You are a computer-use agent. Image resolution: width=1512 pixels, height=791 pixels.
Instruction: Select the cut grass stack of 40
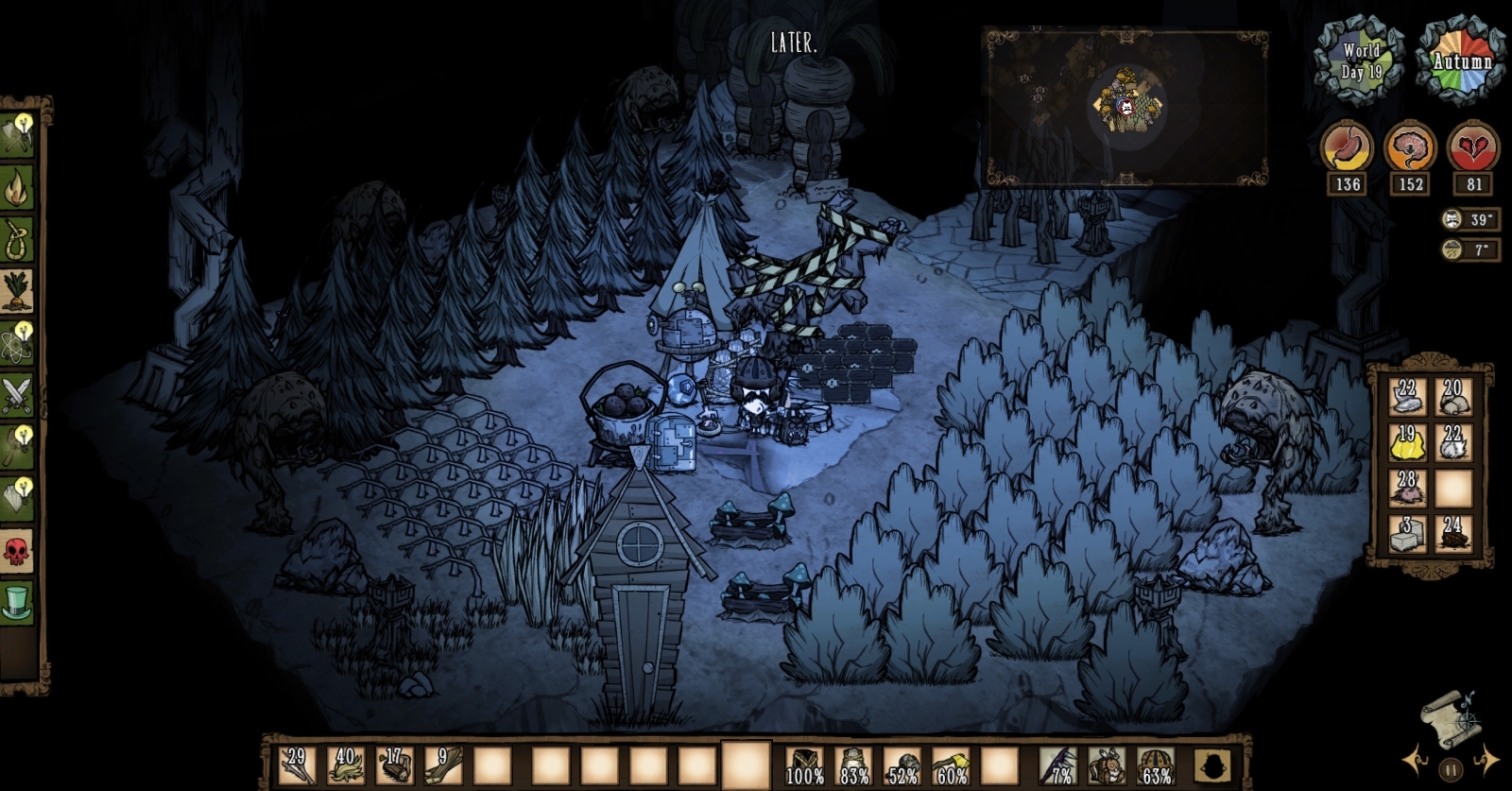pyautogui.click(x=345, y=764)
